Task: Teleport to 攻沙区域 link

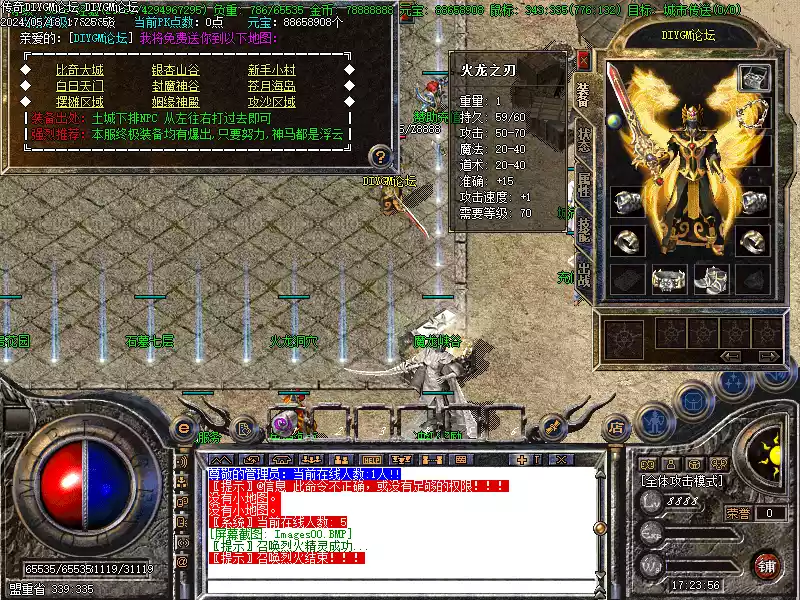Action: point(271,101)
